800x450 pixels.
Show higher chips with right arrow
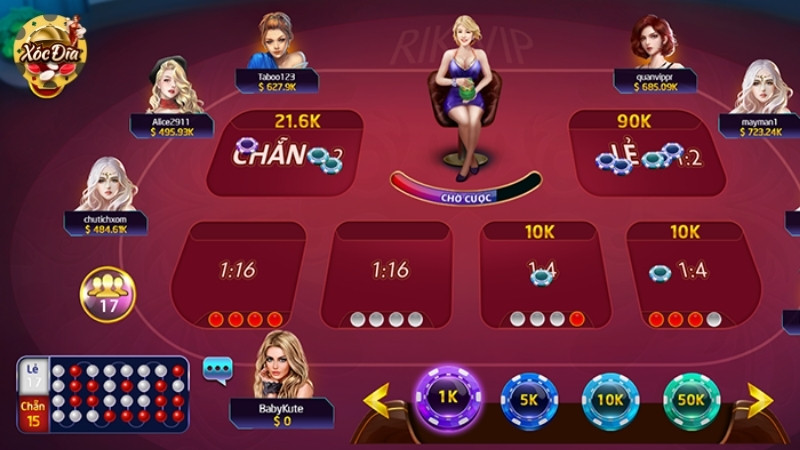click(758, 400)
